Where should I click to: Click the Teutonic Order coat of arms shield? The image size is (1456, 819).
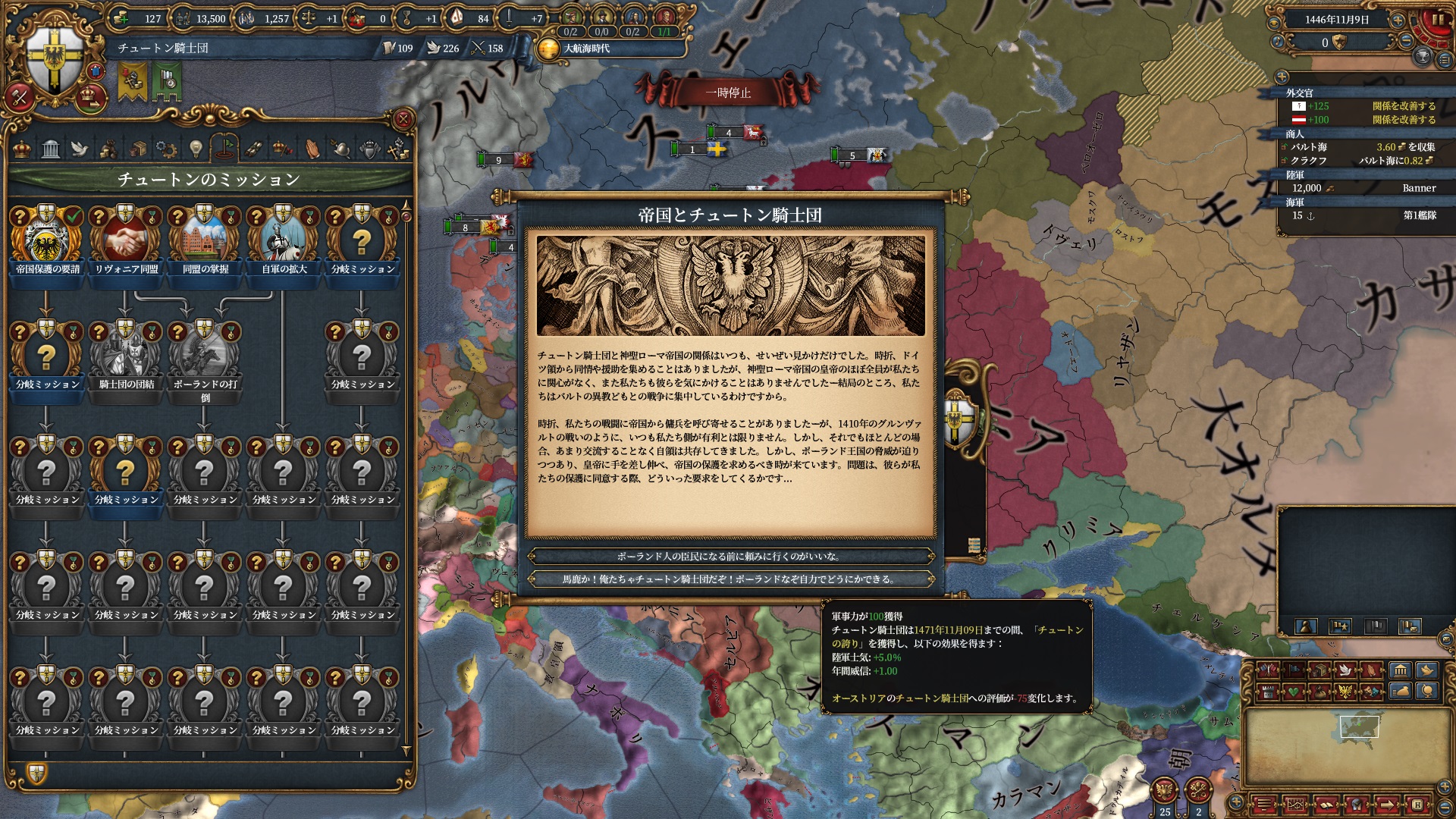55,59
